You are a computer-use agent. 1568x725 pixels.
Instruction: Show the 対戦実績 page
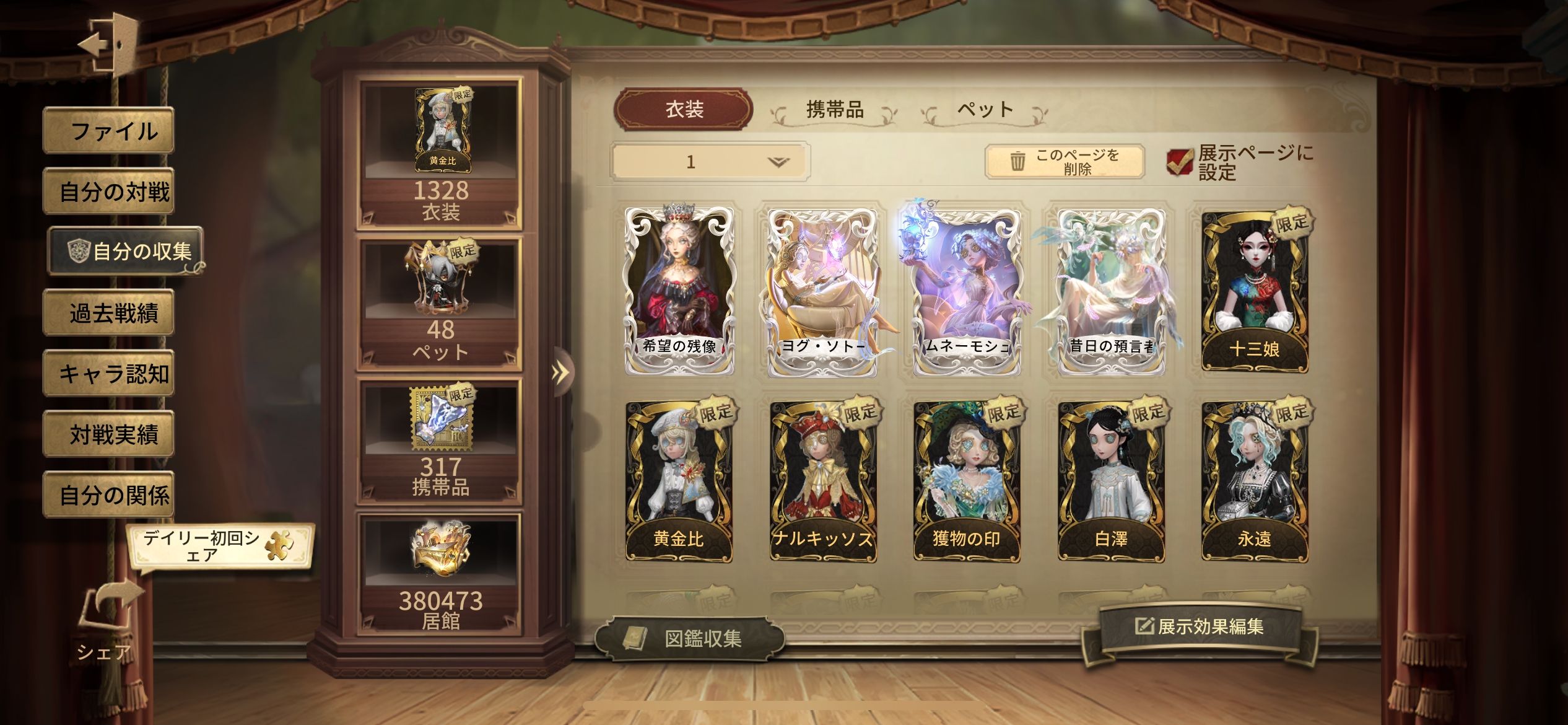pyautogui.click(x=108, y=434)
